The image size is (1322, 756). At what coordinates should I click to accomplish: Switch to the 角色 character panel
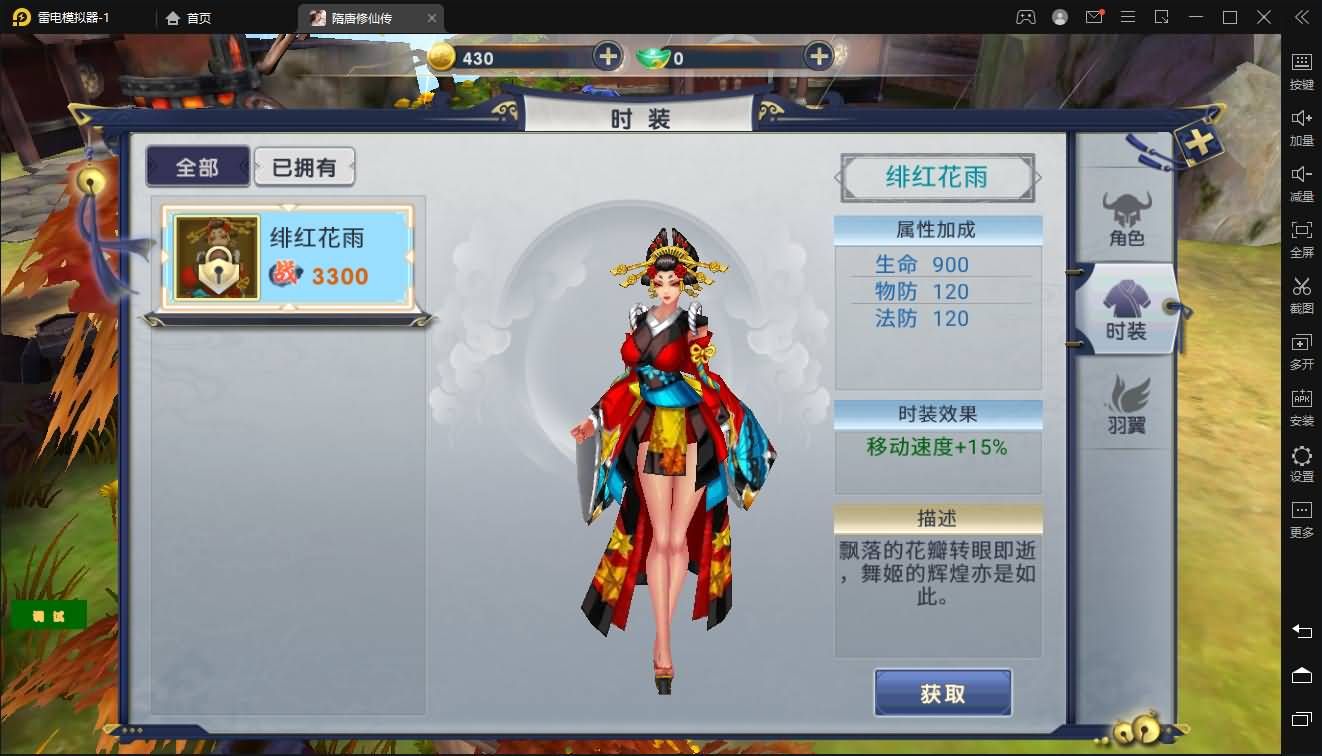coord(1126,215)
